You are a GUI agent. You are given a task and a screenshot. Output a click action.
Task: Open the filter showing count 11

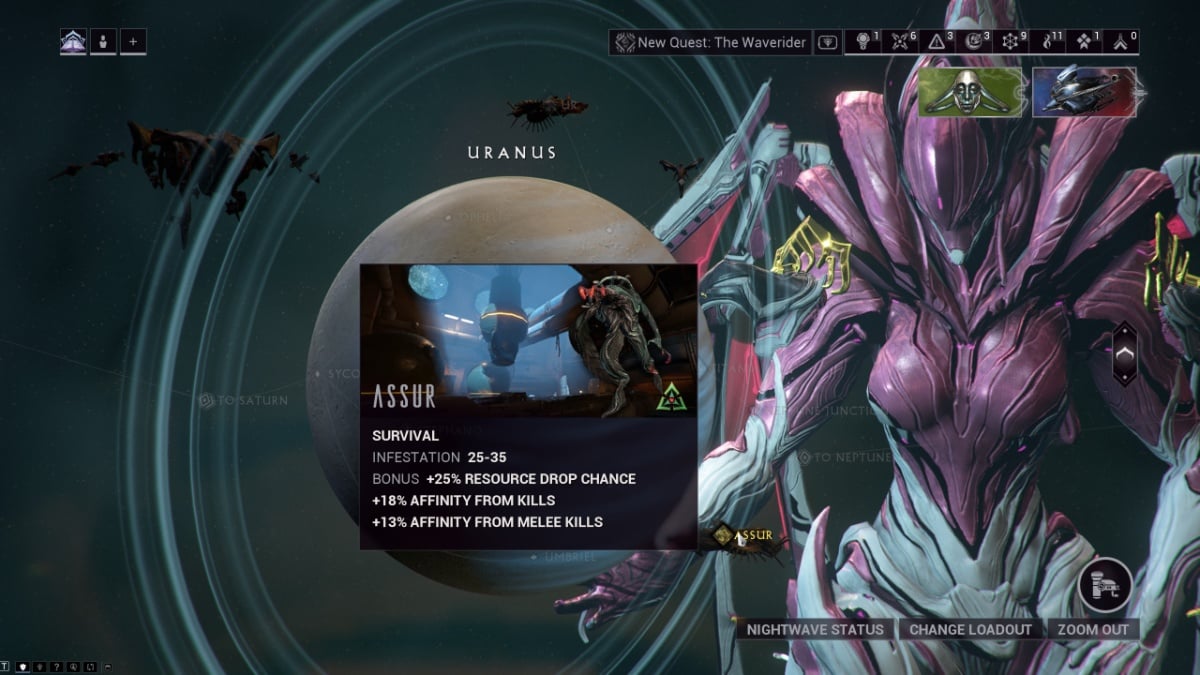[1051, 42]
